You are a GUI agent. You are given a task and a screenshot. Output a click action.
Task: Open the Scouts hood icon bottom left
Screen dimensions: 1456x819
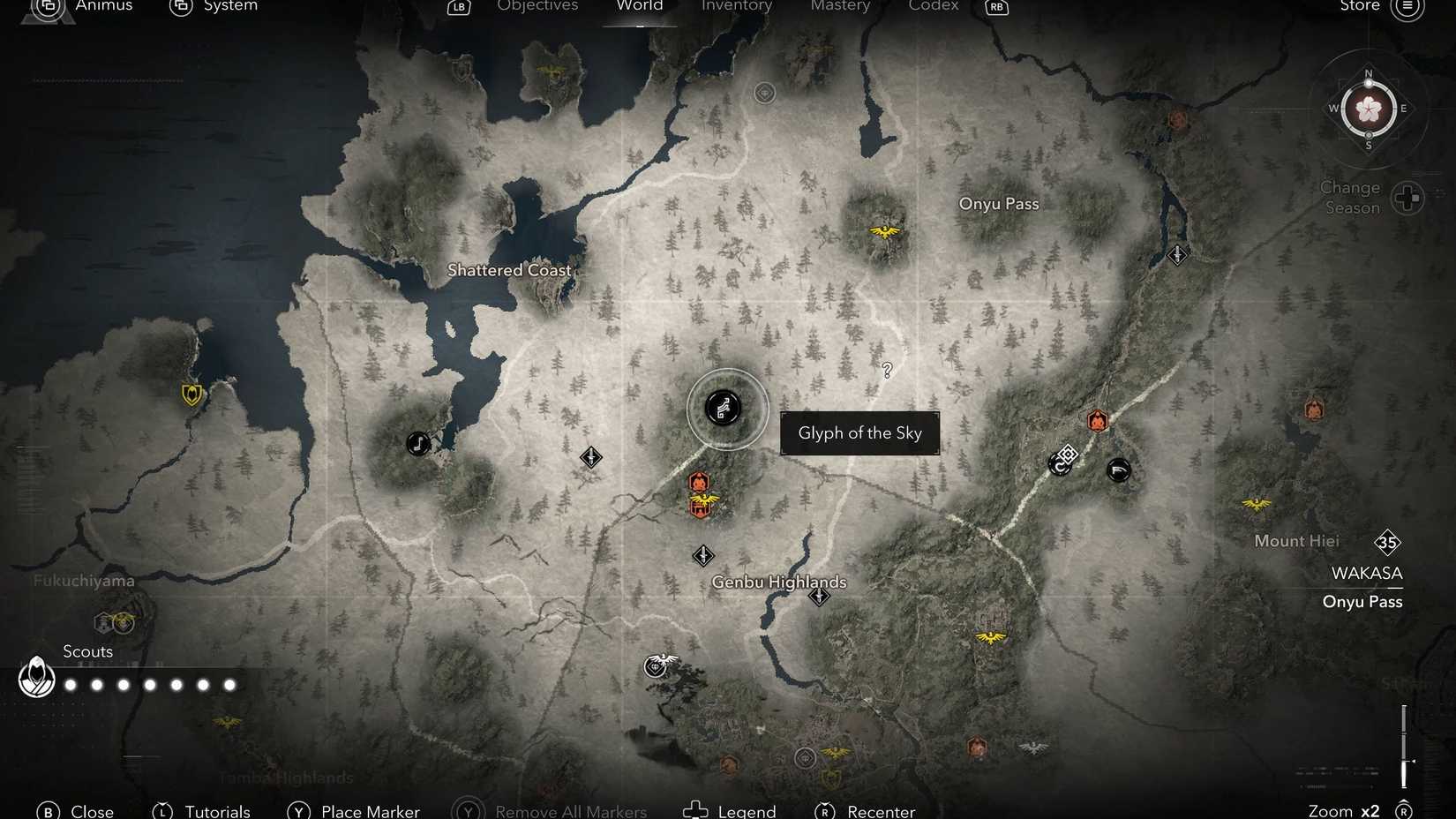pos(36,679)
